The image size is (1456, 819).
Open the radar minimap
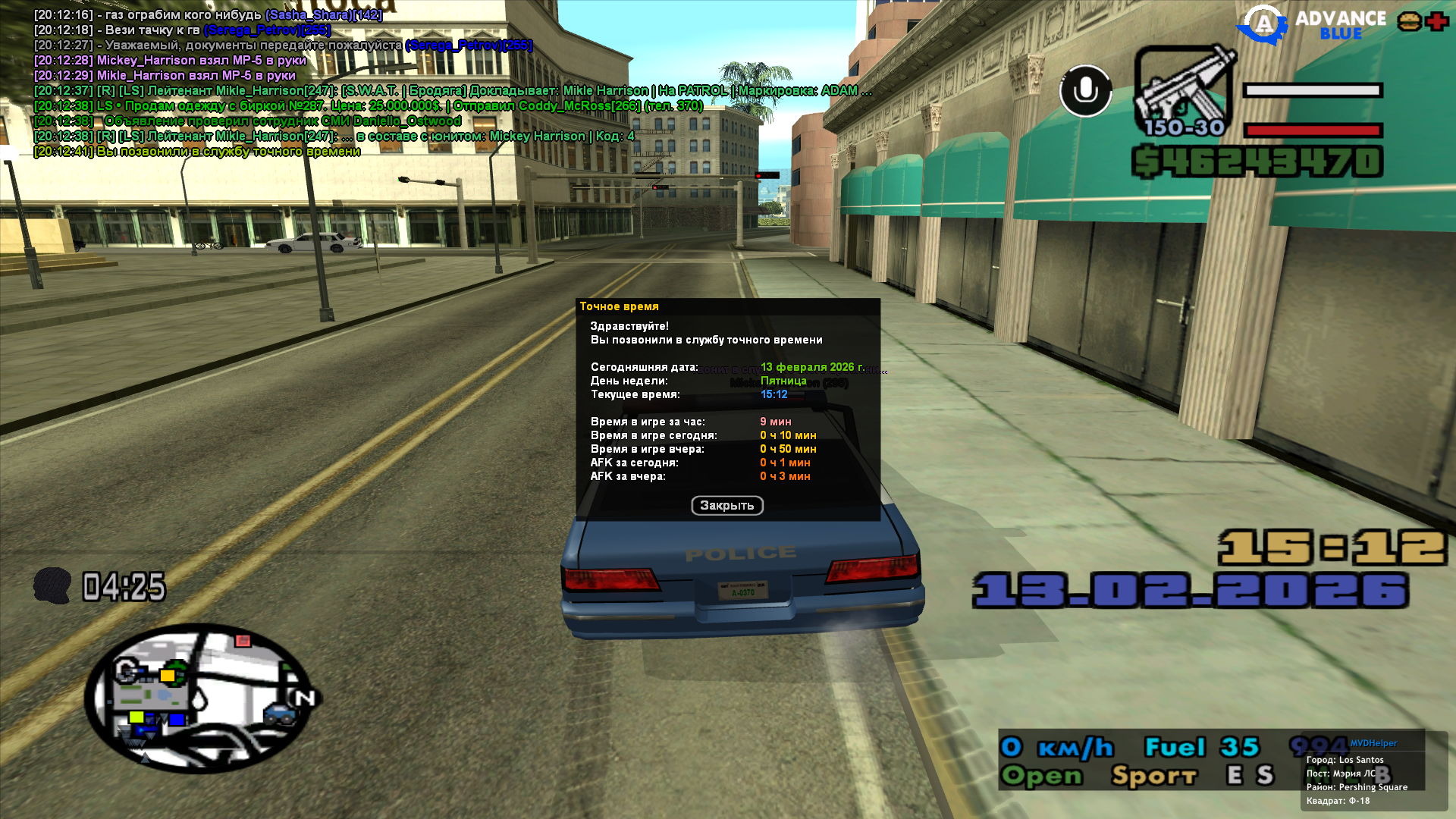coord(200,698)
